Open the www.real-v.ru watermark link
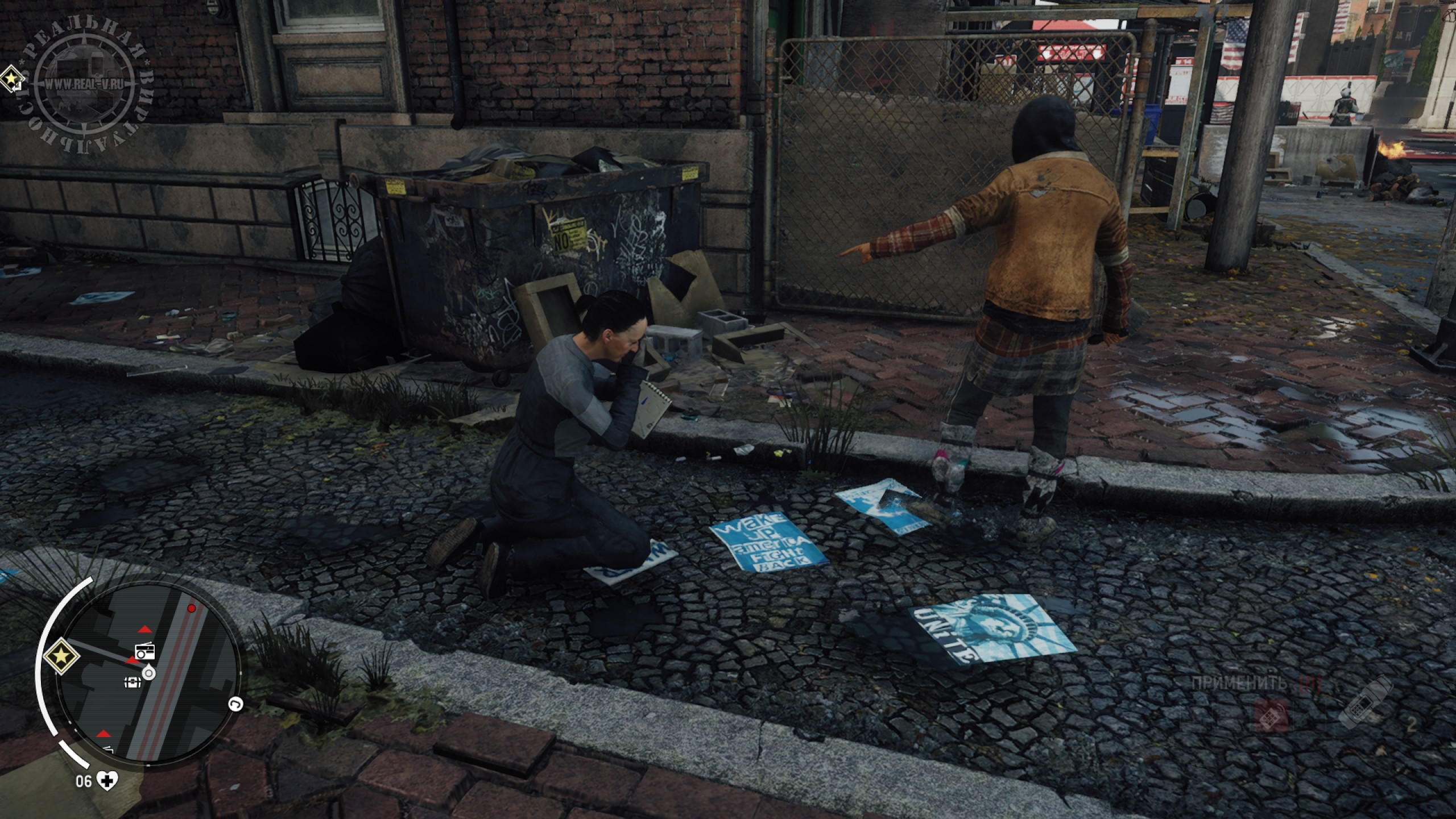1456x819 pixels. pyautogui.click(x=85, y=82)
